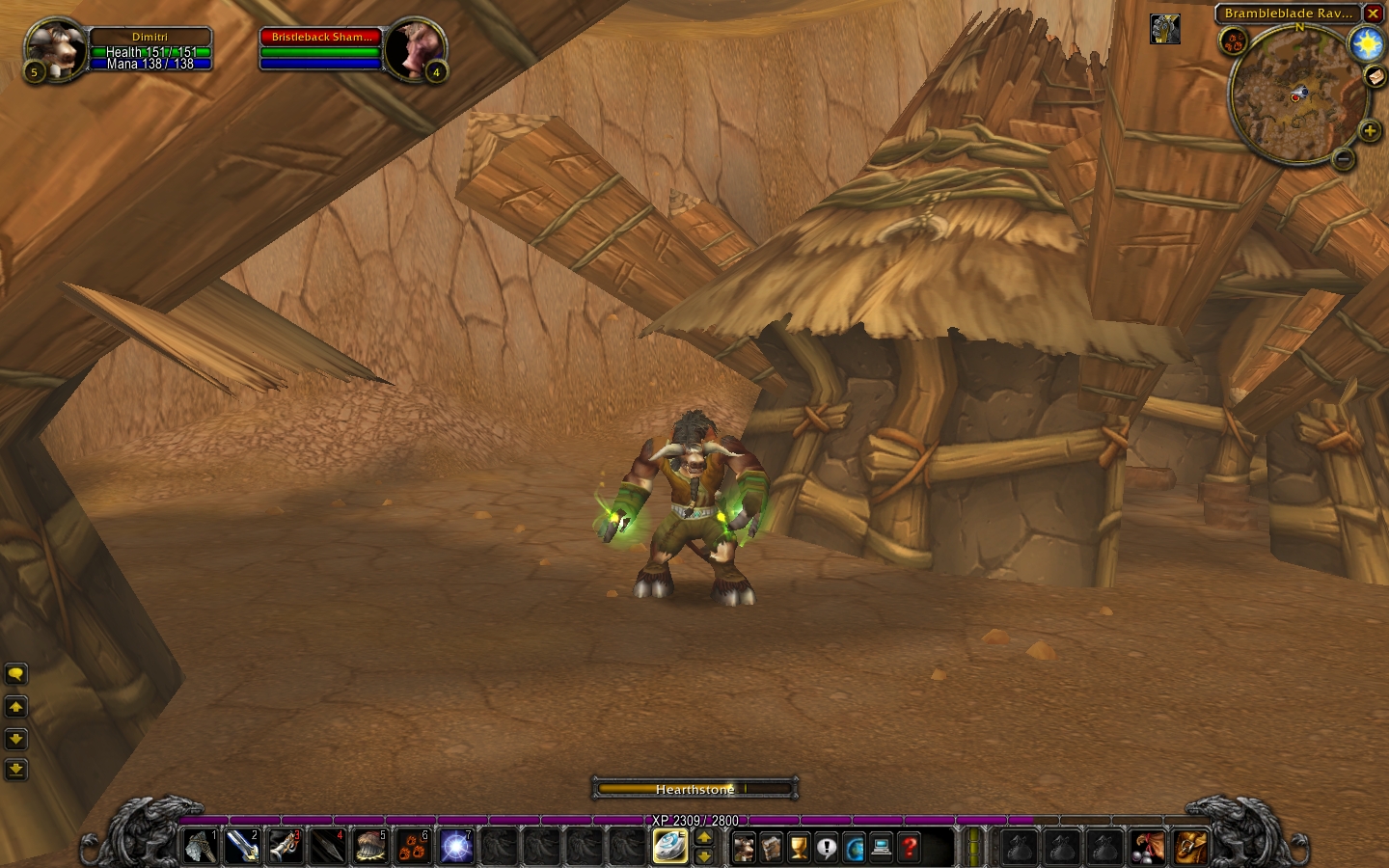This screenshot has width=1389, height=868.
Task: Use the stone axe ability in slot 1
Action: (x=201, y=847)
